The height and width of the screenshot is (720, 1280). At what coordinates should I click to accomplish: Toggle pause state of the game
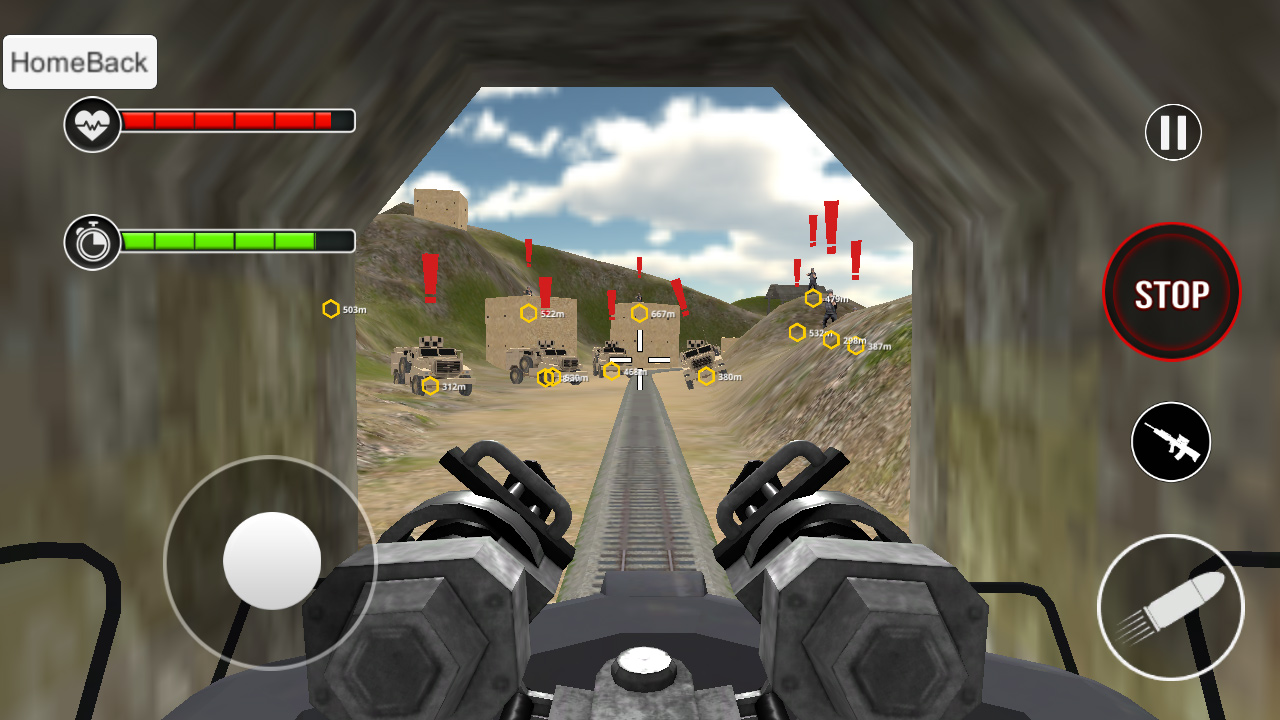click(1171, 131)
